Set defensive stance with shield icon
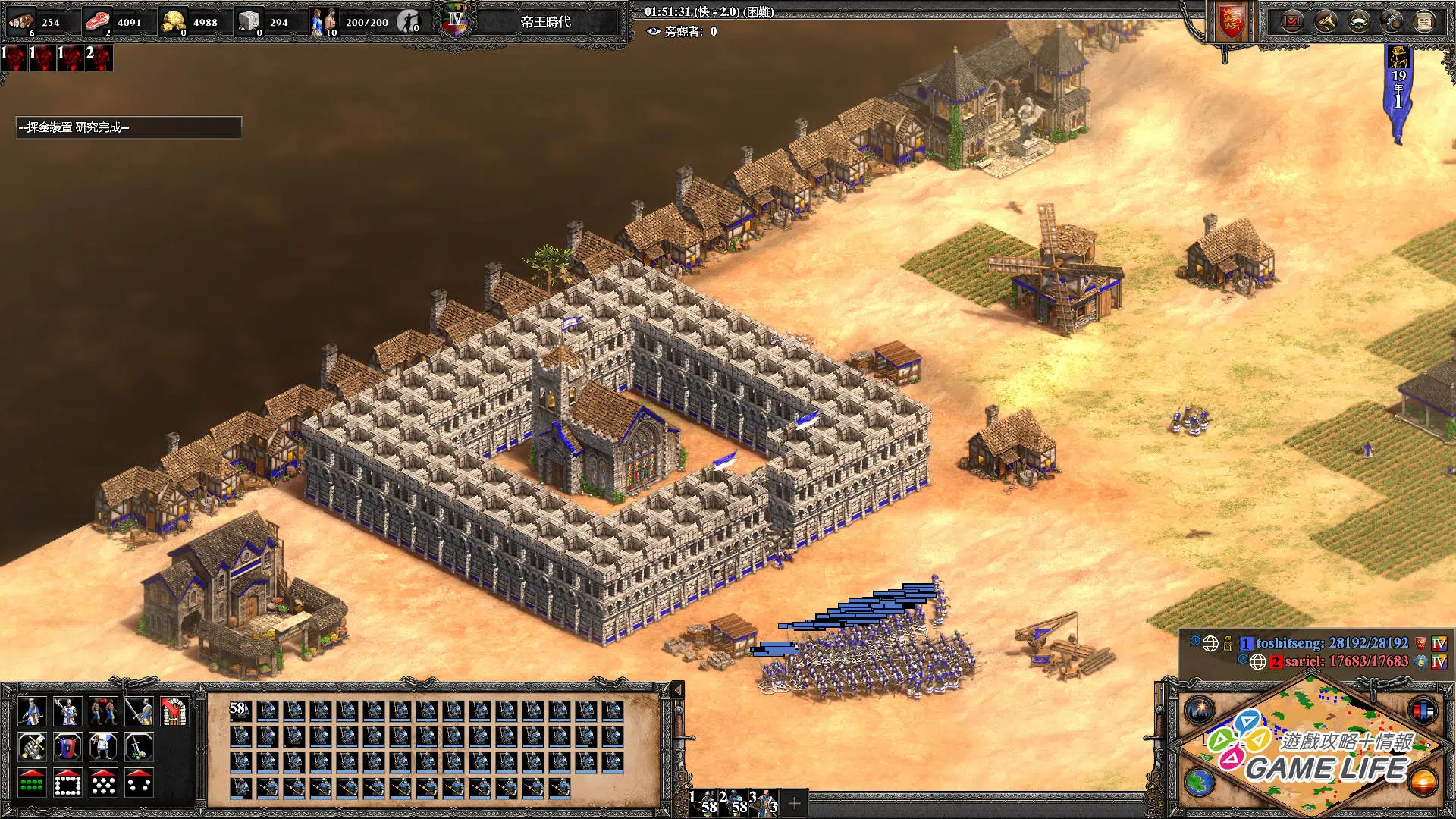The height and width of the screenshot is (819, 1456). (67, 748)
